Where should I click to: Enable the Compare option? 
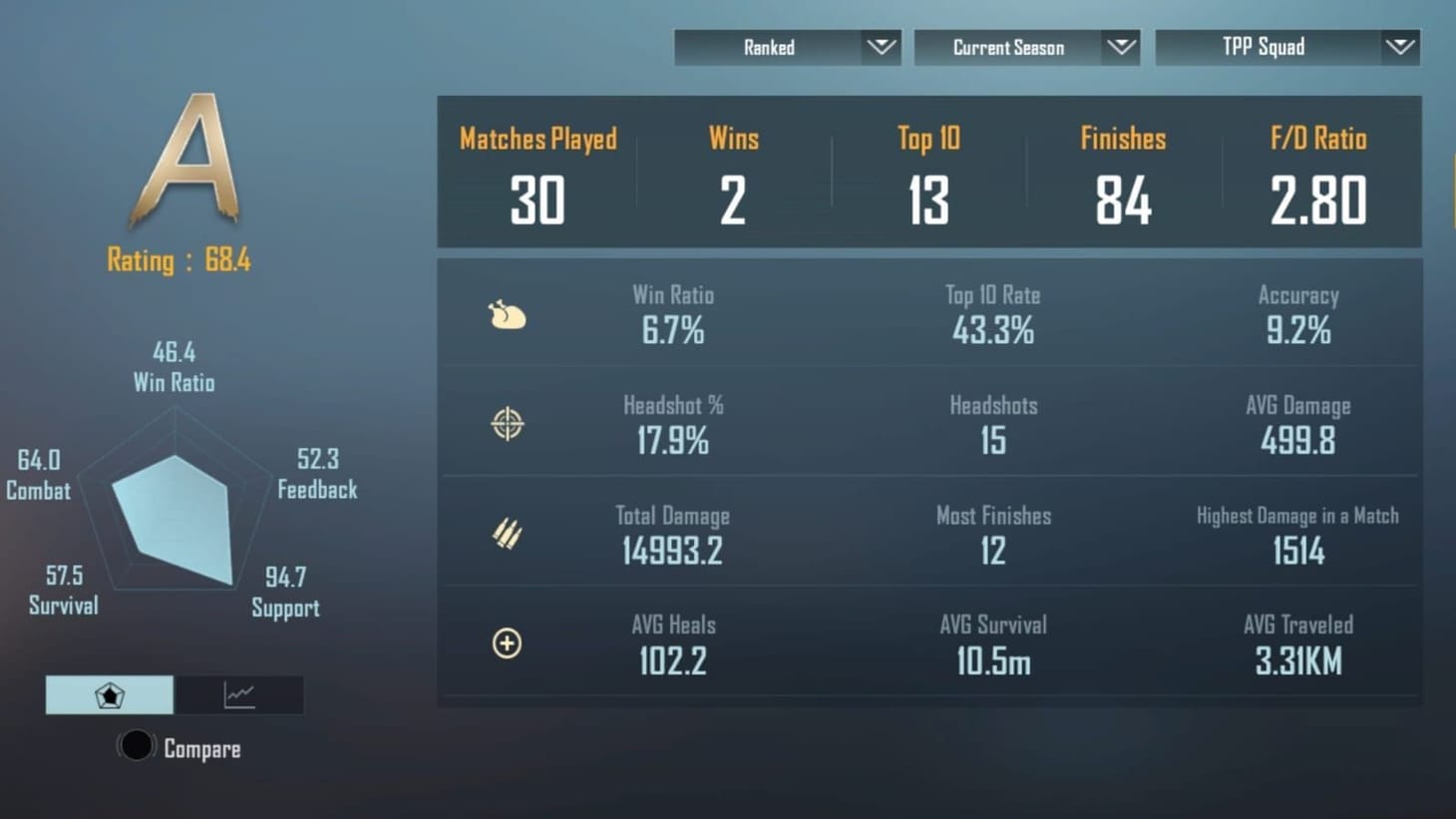tap(137, 745)
